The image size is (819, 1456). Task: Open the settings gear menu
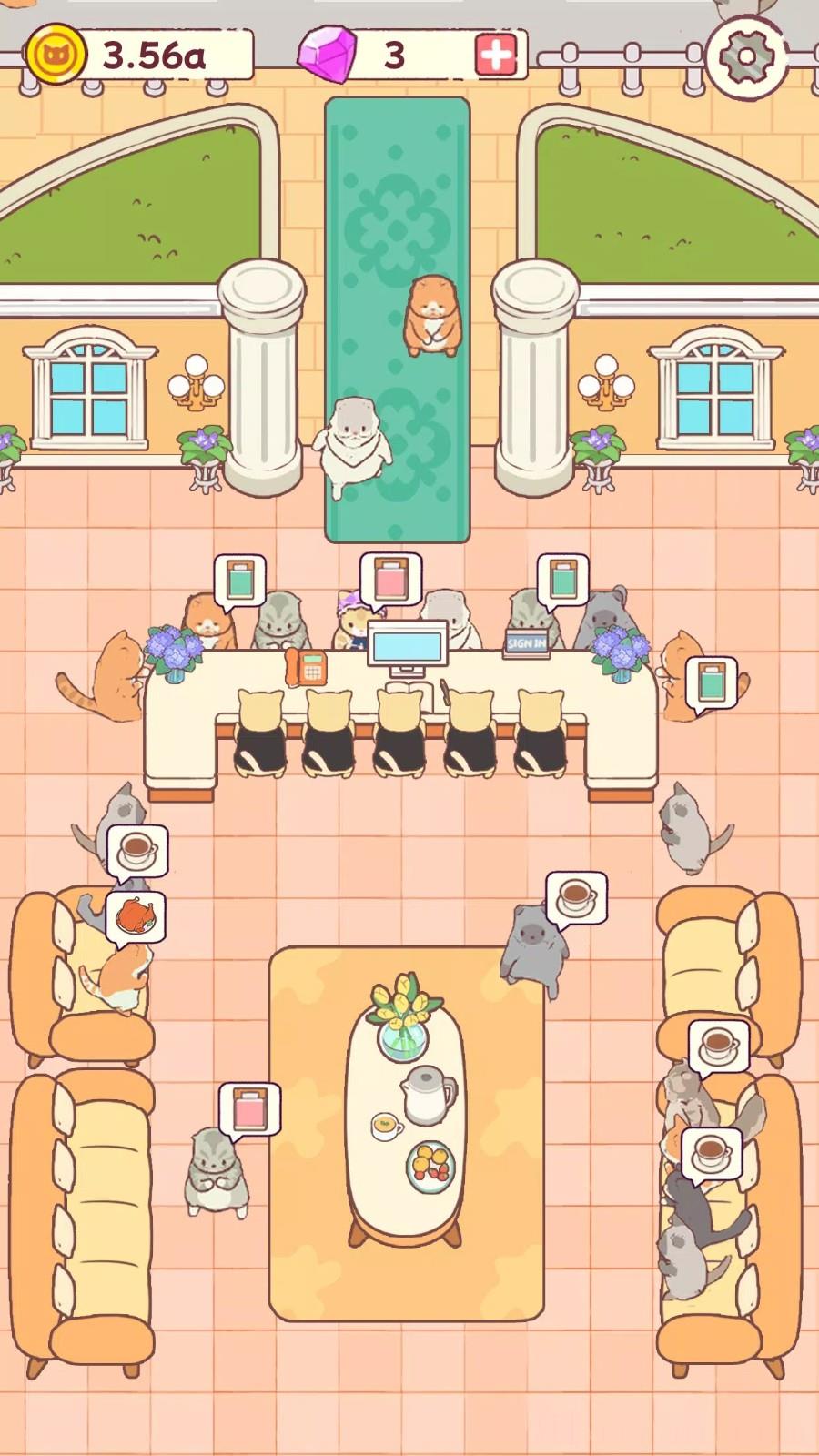pyautogui.click(x=745, y=56)
